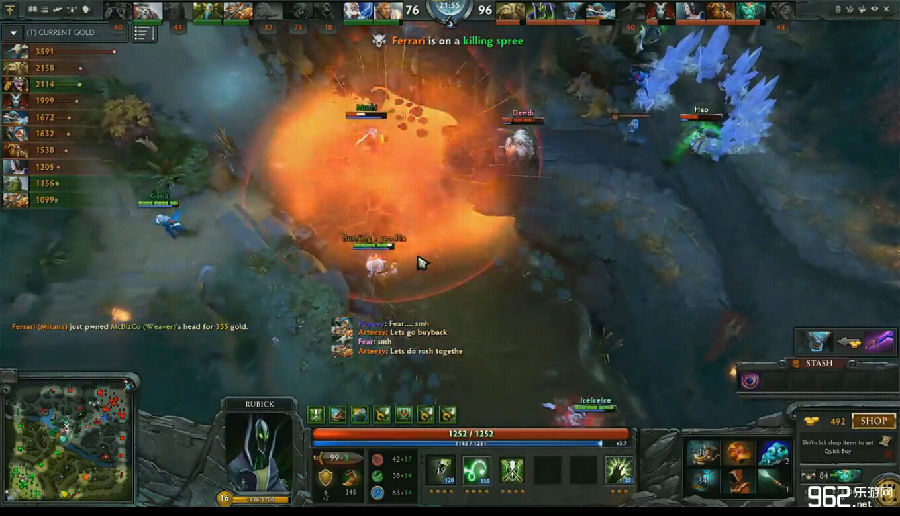The image size is (900, 516).
Task: Select the stash item slot
Action: coord(750,380)
